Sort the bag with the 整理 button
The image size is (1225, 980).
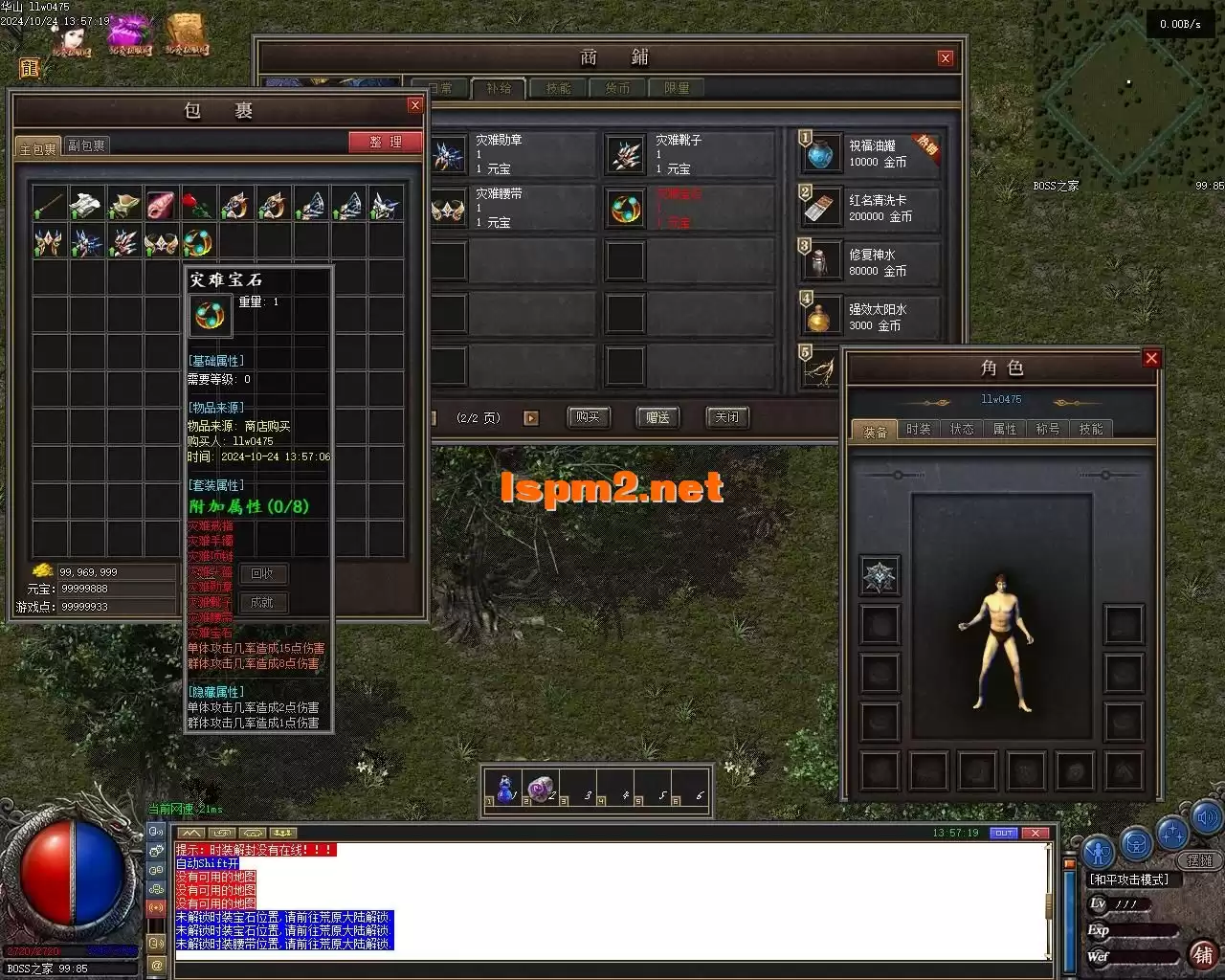tap(386, 142)
